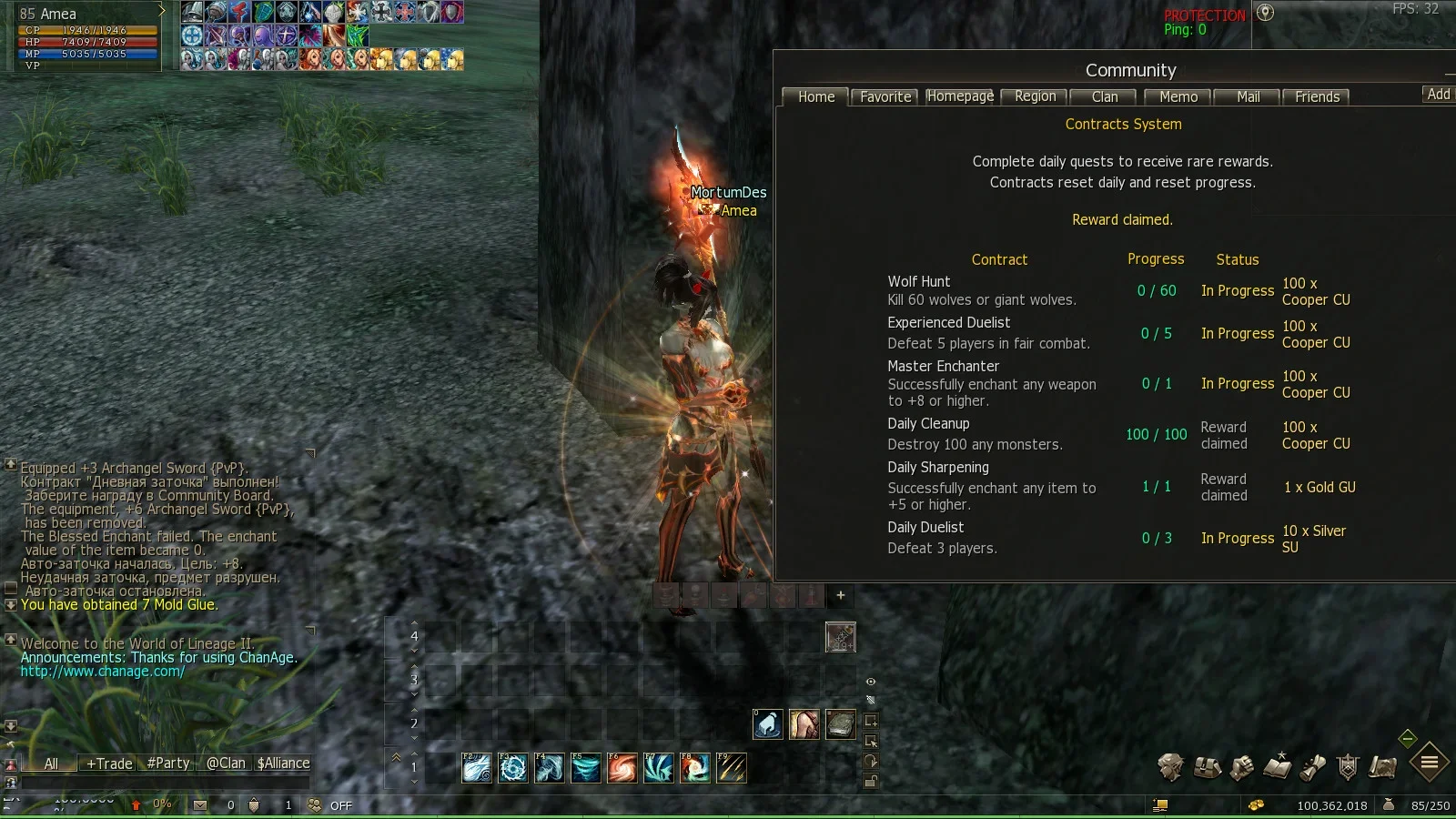Go to the Community Home tab
Image resolution: width=1456 pixels, height=819 pixels.
pos(815,97)
